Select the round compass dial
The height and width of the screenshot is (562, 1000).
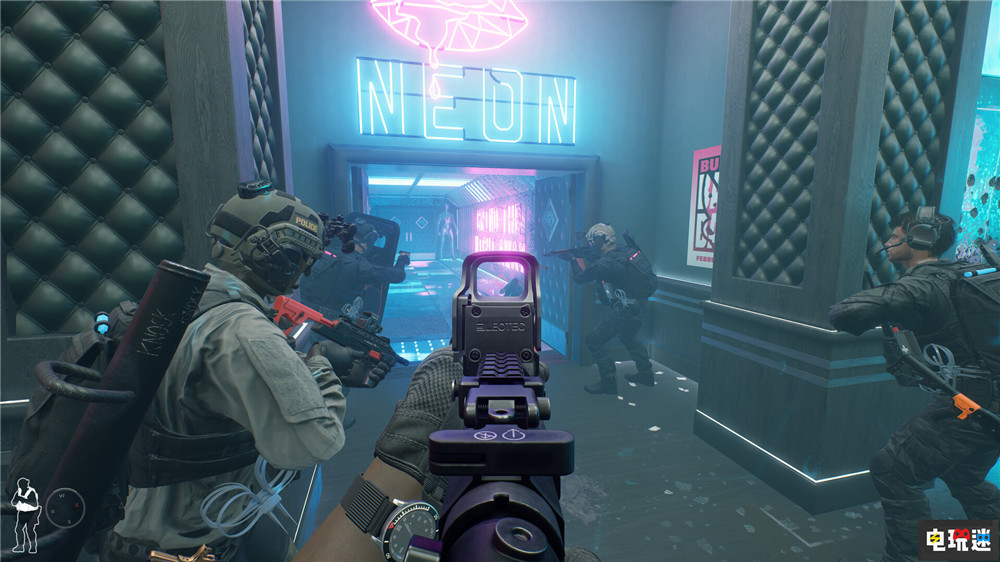(65, 507)
